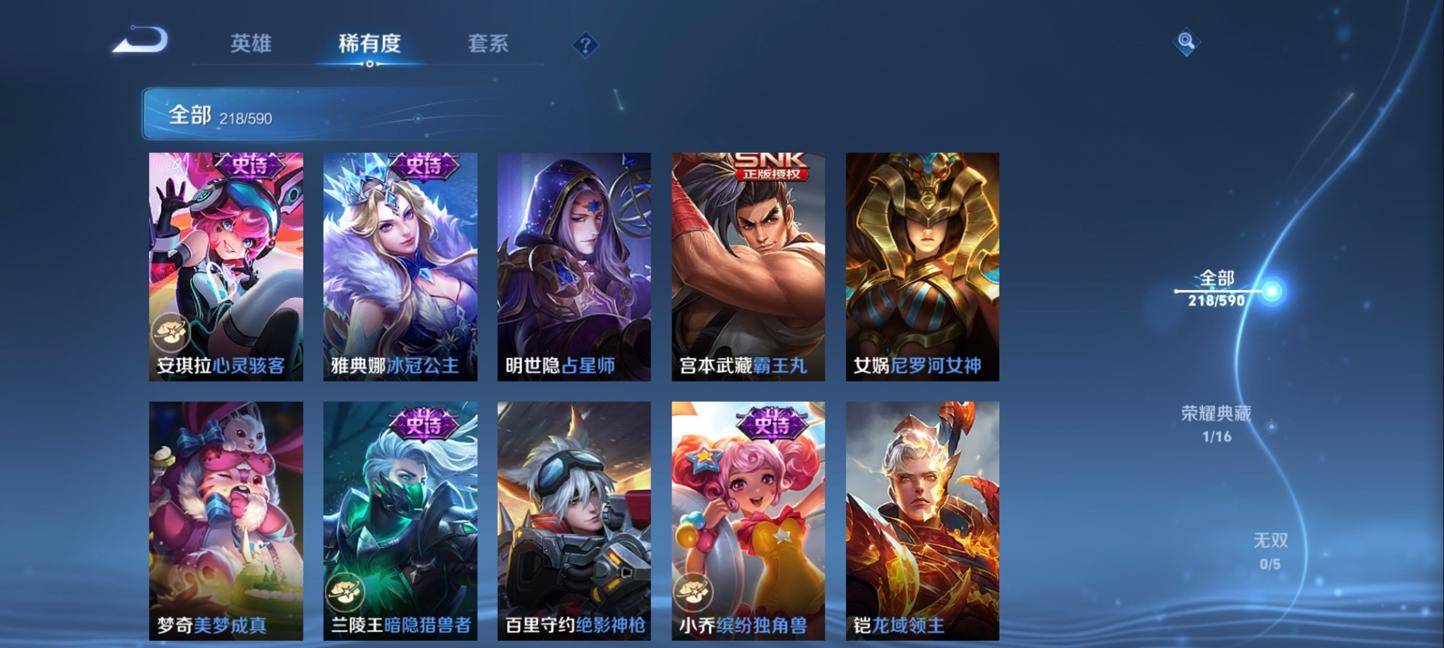1444x648 pixels.
Task: Go back using the return arrow
Action: click(140, 41)
